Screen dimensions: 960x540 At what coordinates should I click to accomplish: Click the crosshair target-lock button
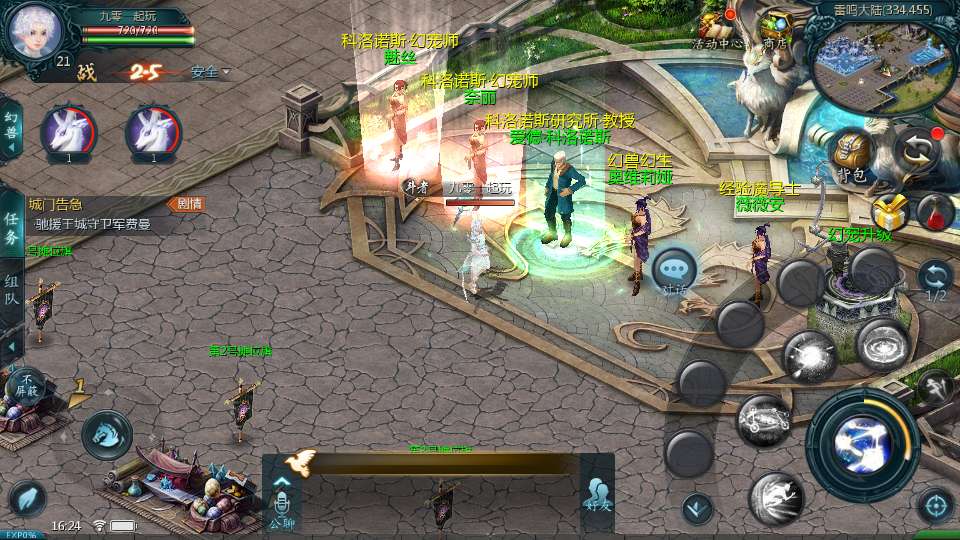(935, 506)
